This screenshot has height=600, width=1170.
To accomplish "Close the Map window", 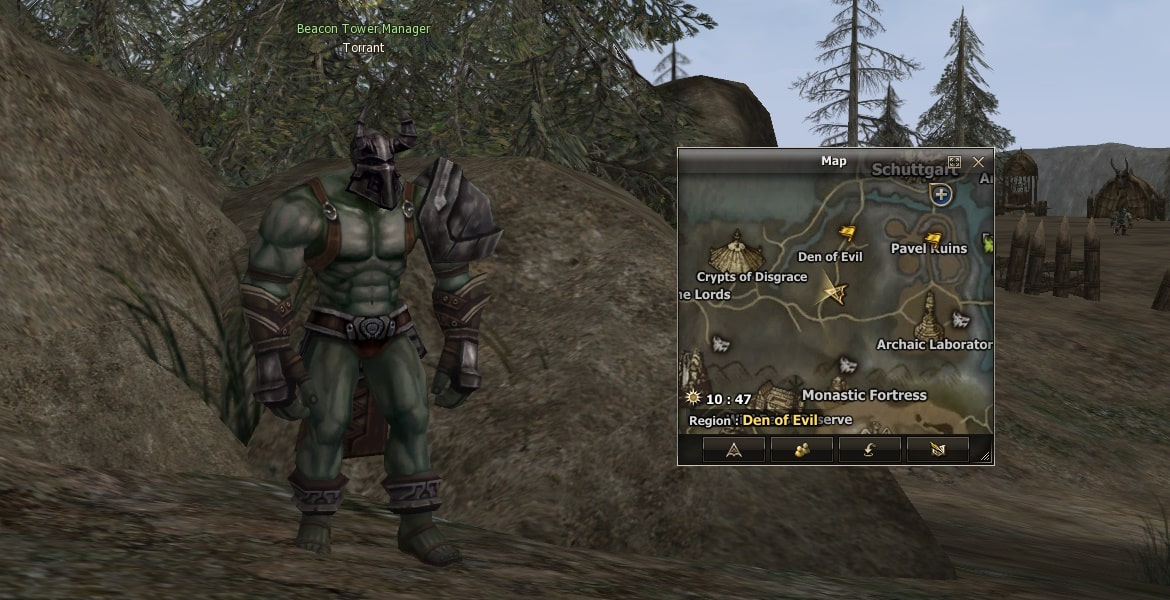I will point(978,161).
